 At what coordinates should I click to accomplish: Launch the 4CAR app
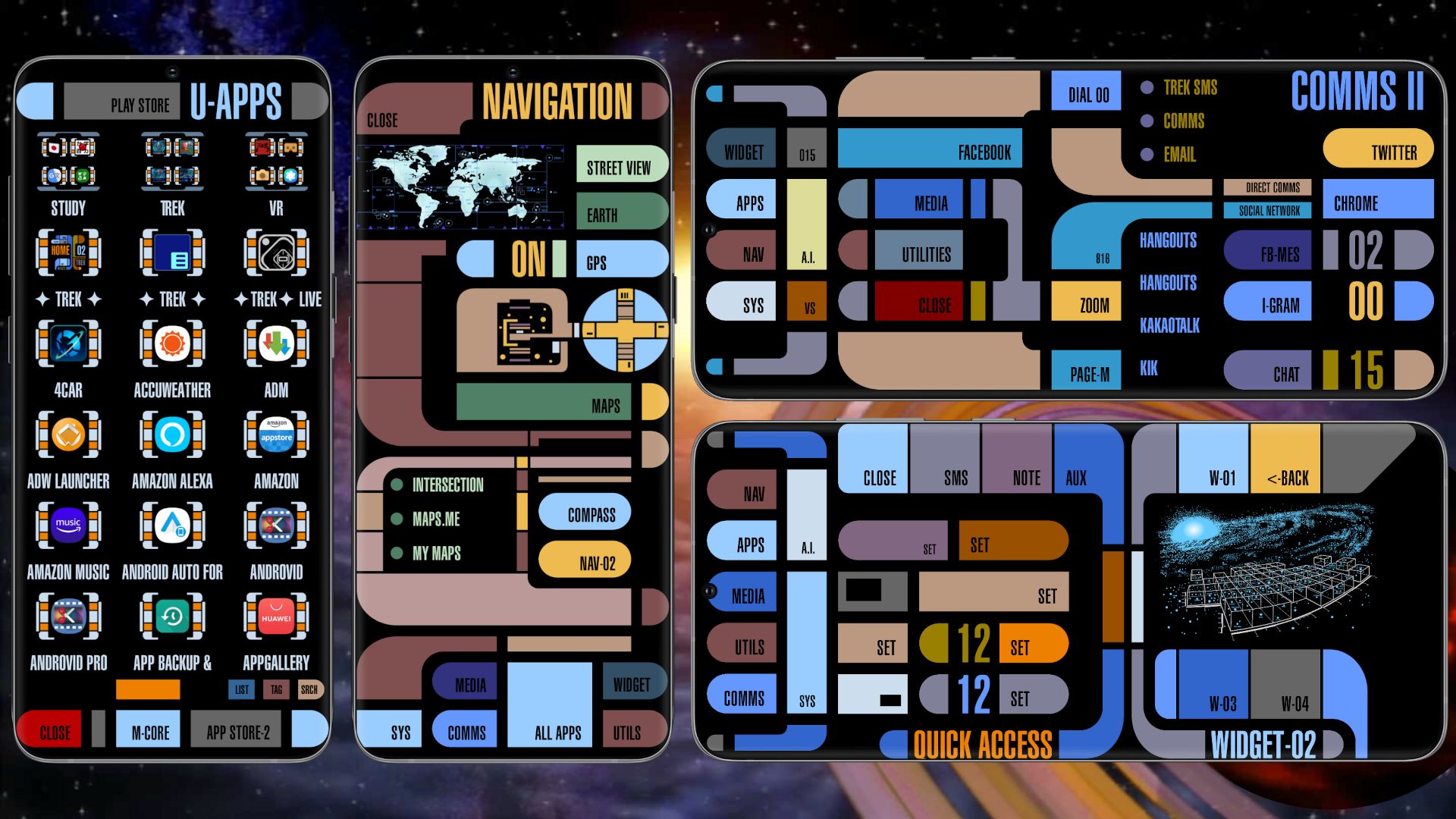(68, 344)
